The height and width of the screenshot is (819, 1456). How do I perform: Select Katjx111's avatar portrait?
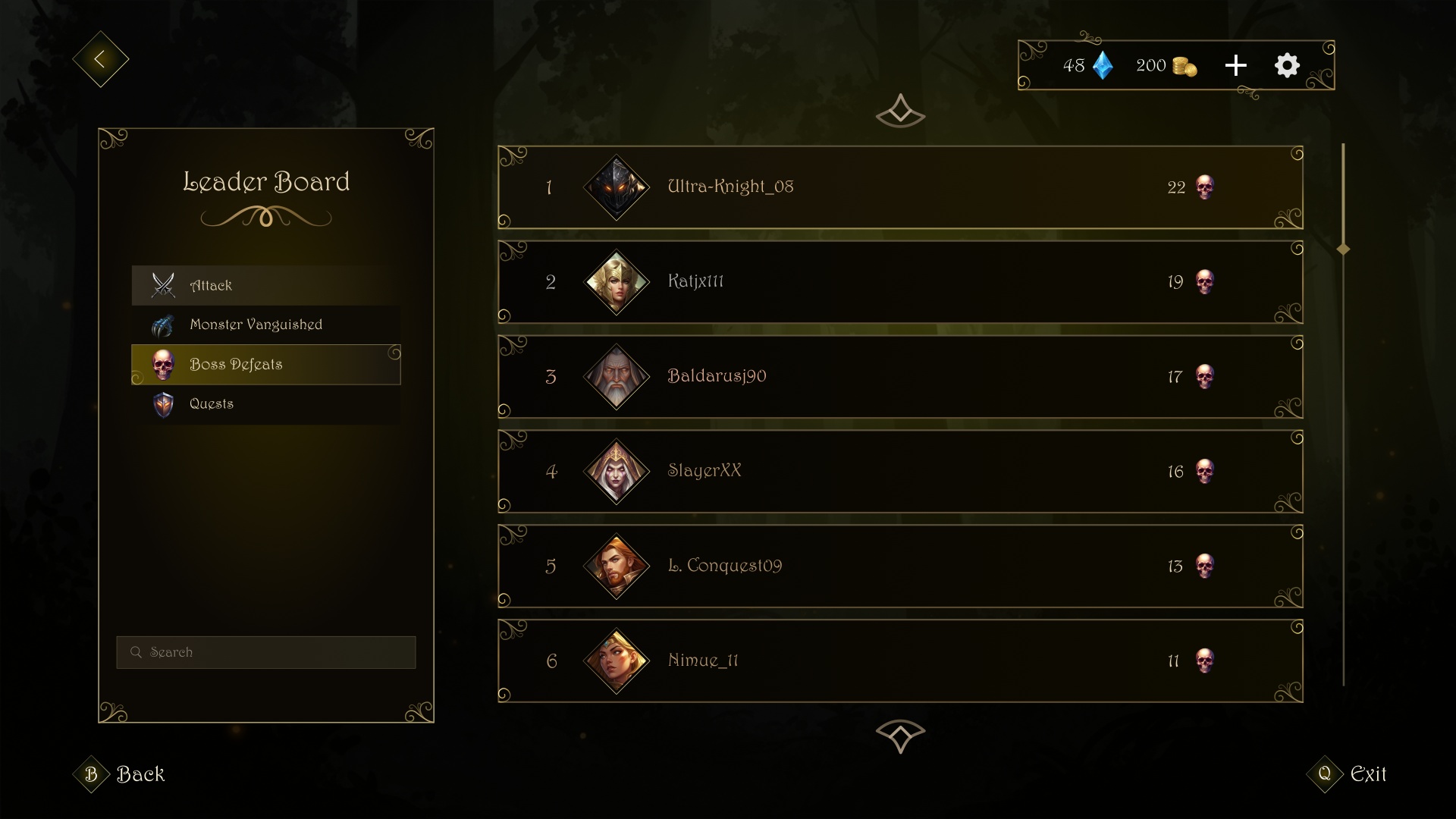(x=617, y=281)
